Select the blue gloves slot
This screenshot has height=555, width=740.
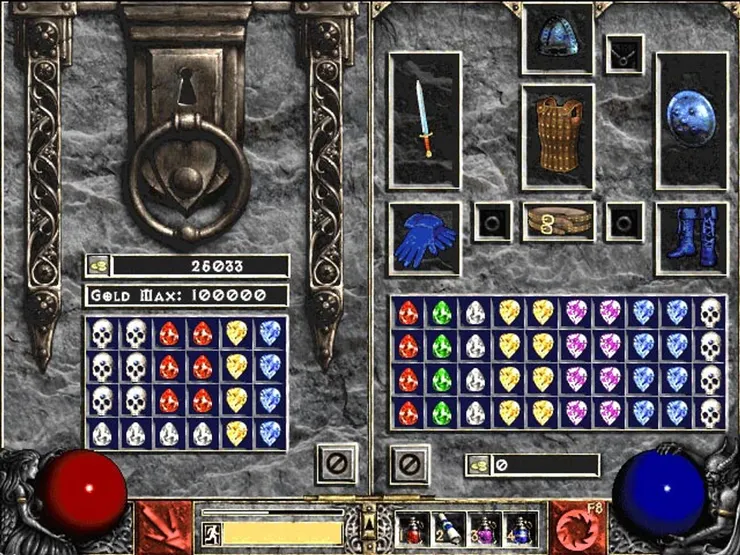click(x=425, y=239)
